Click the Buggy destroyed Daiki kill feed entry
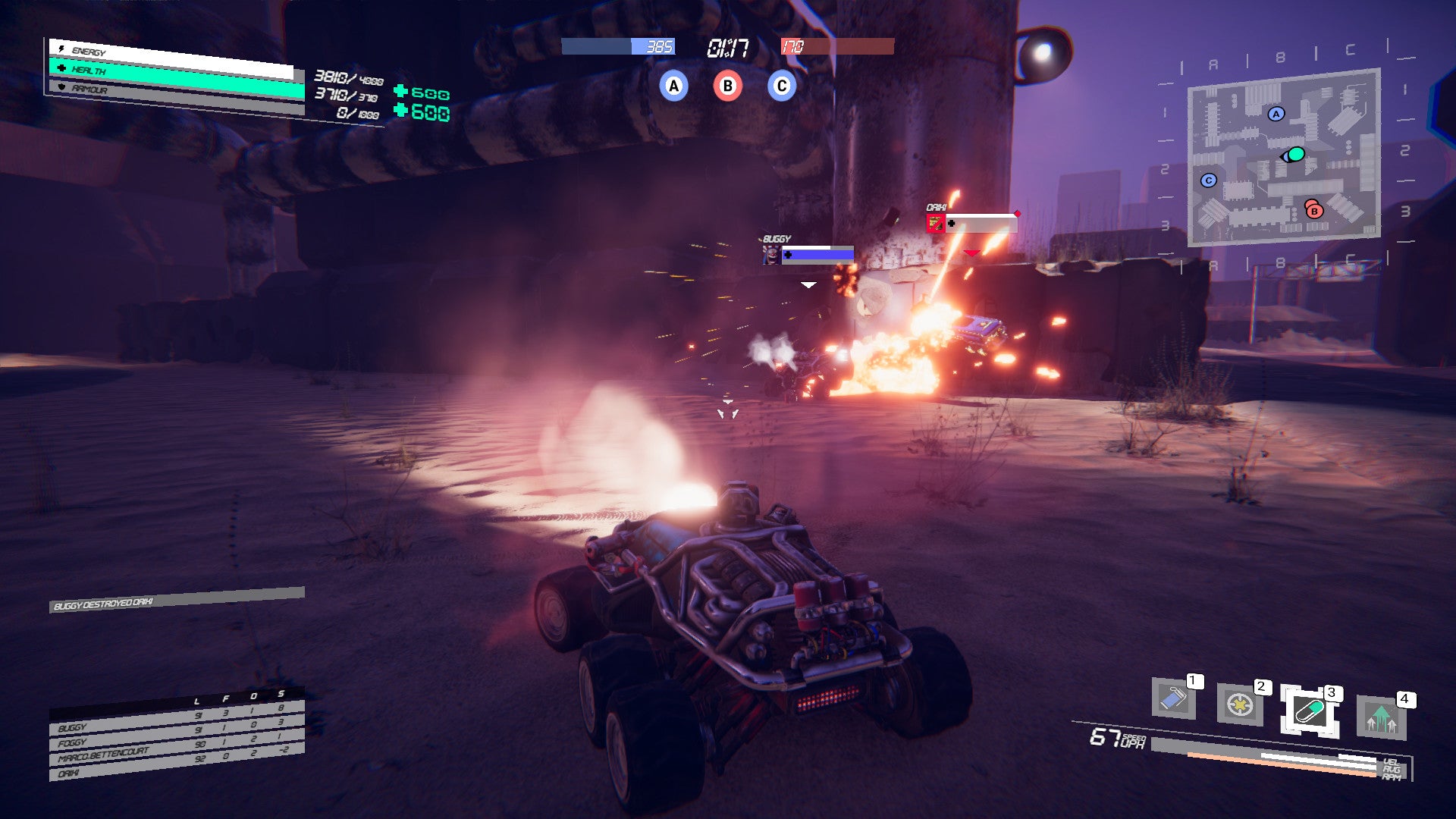Screen dimensions: 1456x819 177,600
